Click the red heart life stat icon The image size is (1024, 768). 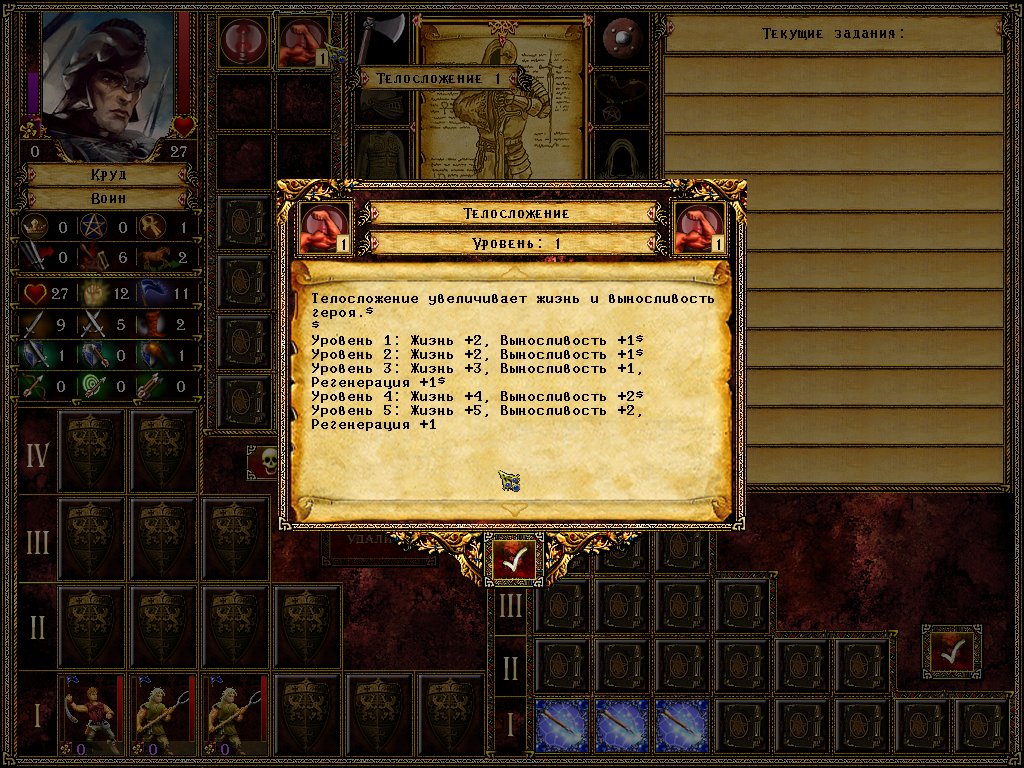[35, 294]
